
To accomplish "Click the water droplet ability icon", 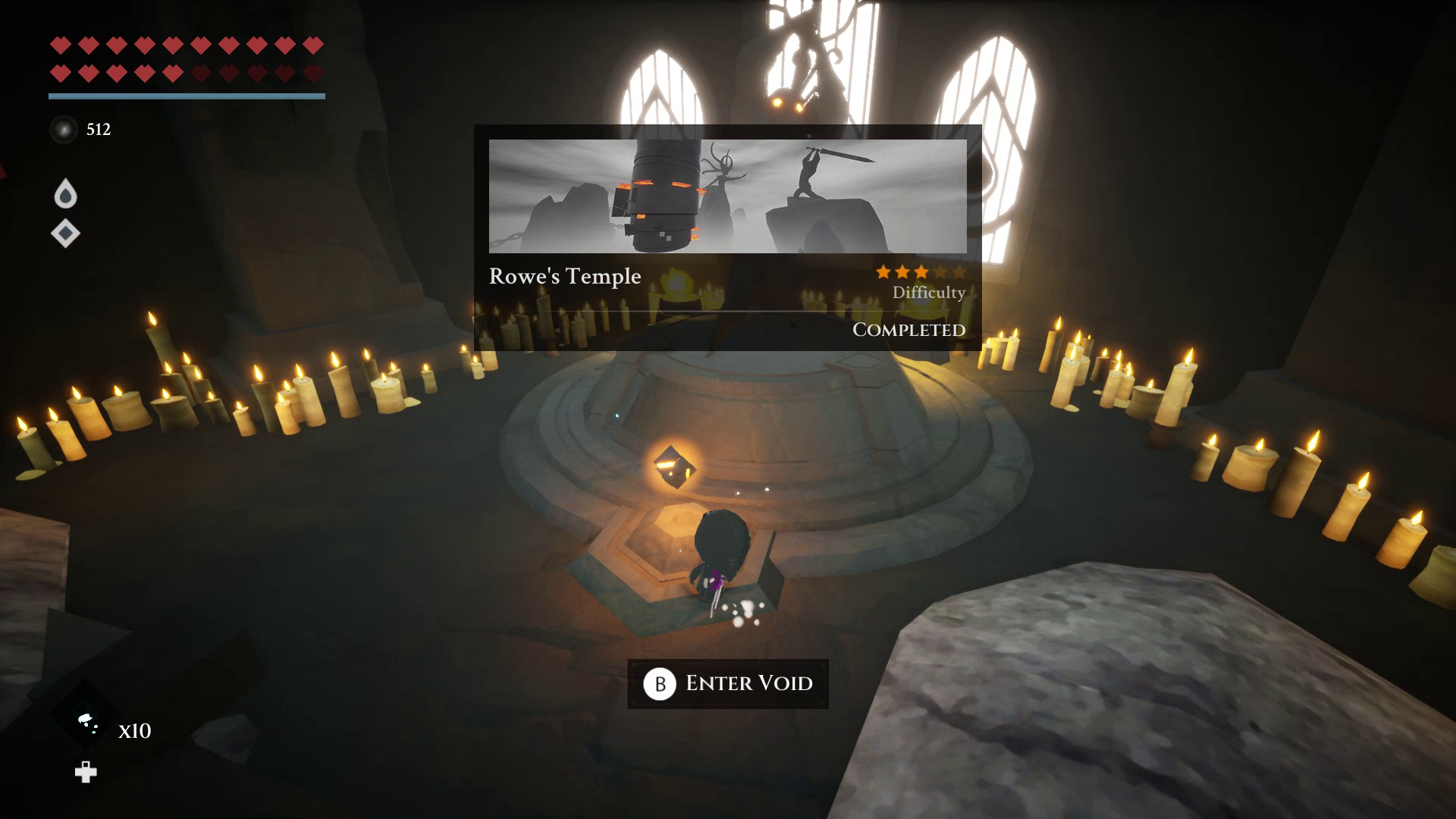I will click(66, 194).
